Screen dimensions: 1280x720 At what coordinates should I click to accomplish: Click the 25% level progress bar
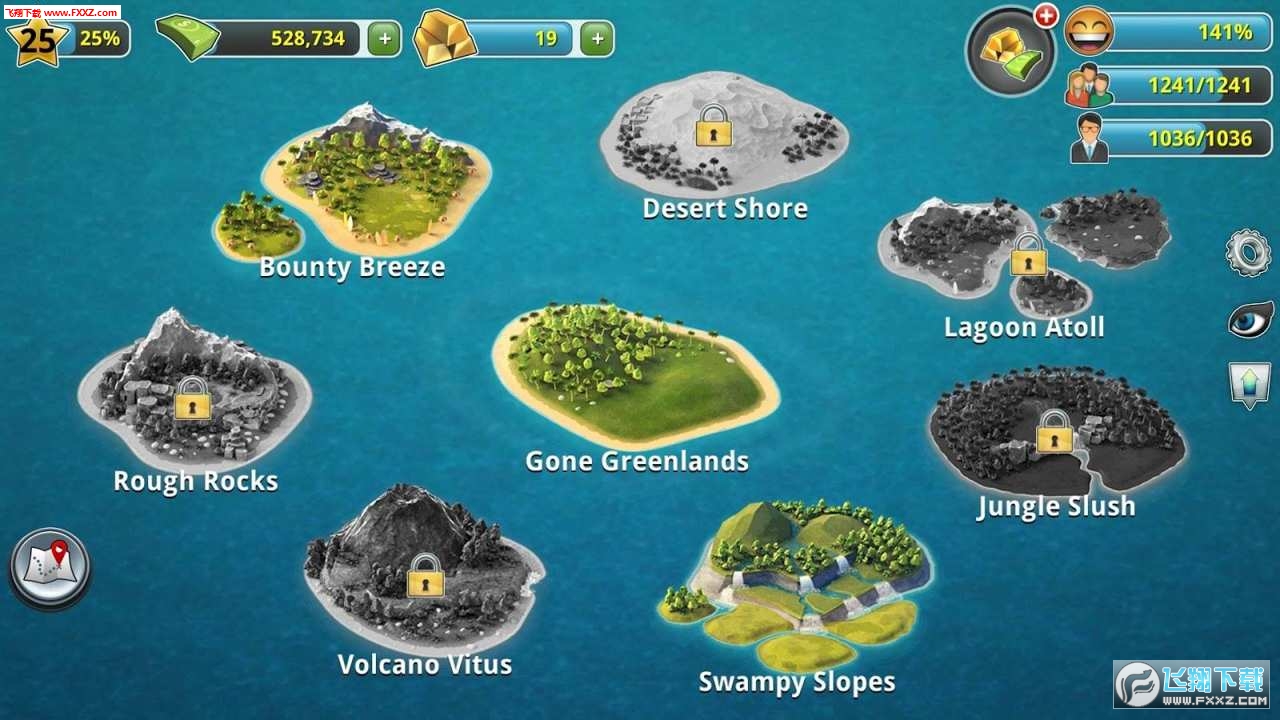click(100, 40)
